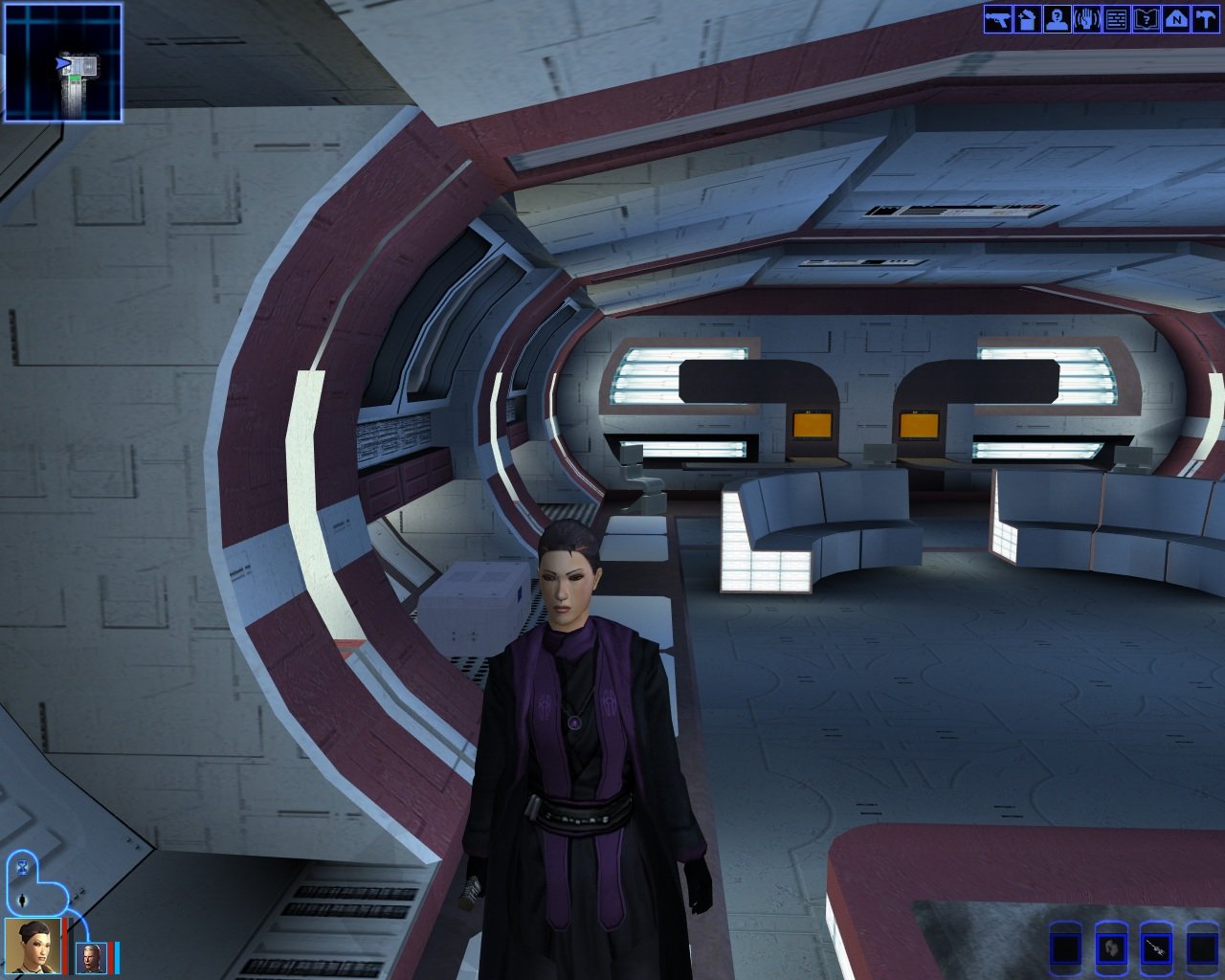Screen dimensions: 1225x980
Task: Use the head-shaped item quick slot
Action: [x=1110, y=949]
